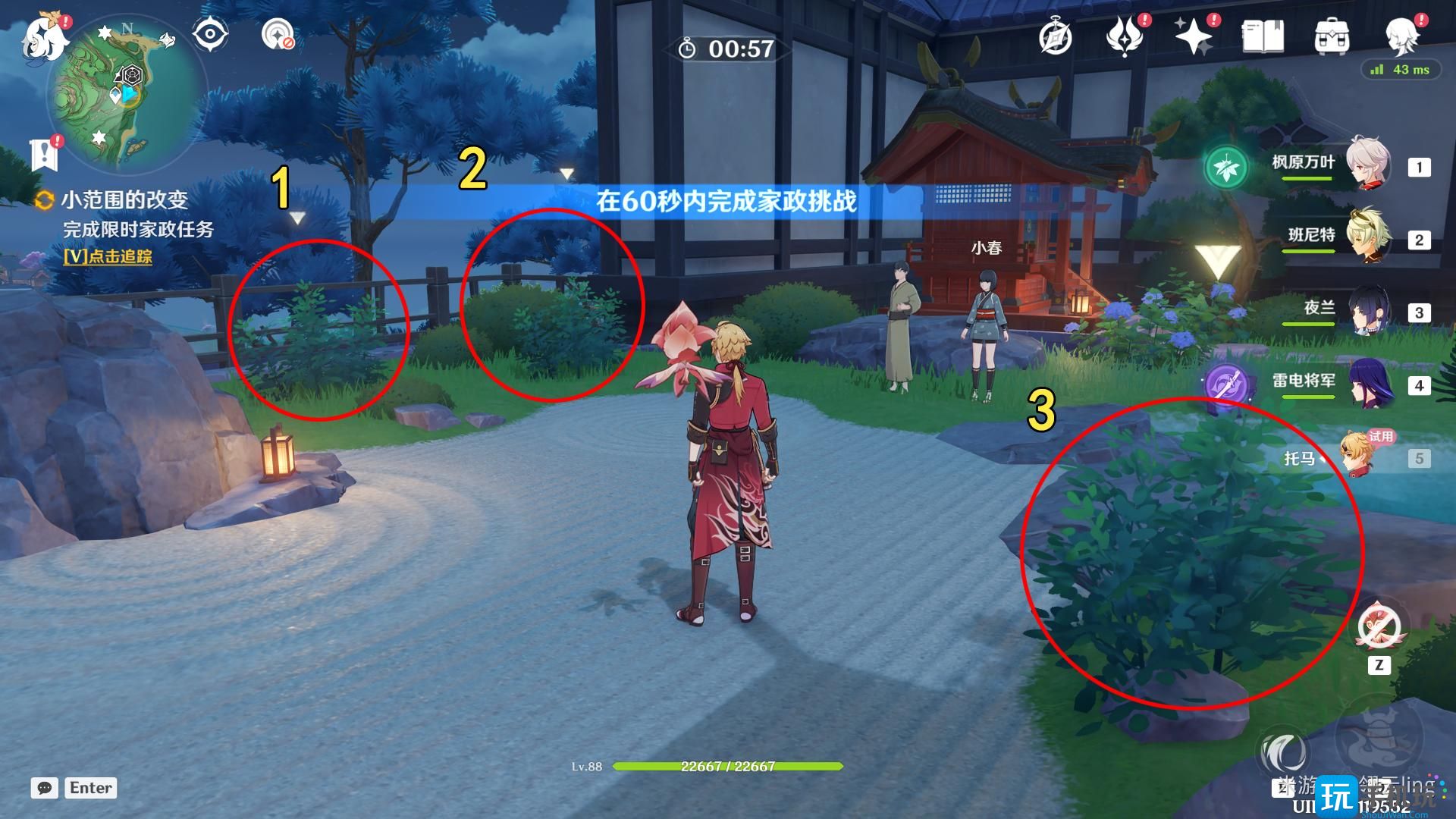Track the 小范围的改变 quest objective

point(108,256)
